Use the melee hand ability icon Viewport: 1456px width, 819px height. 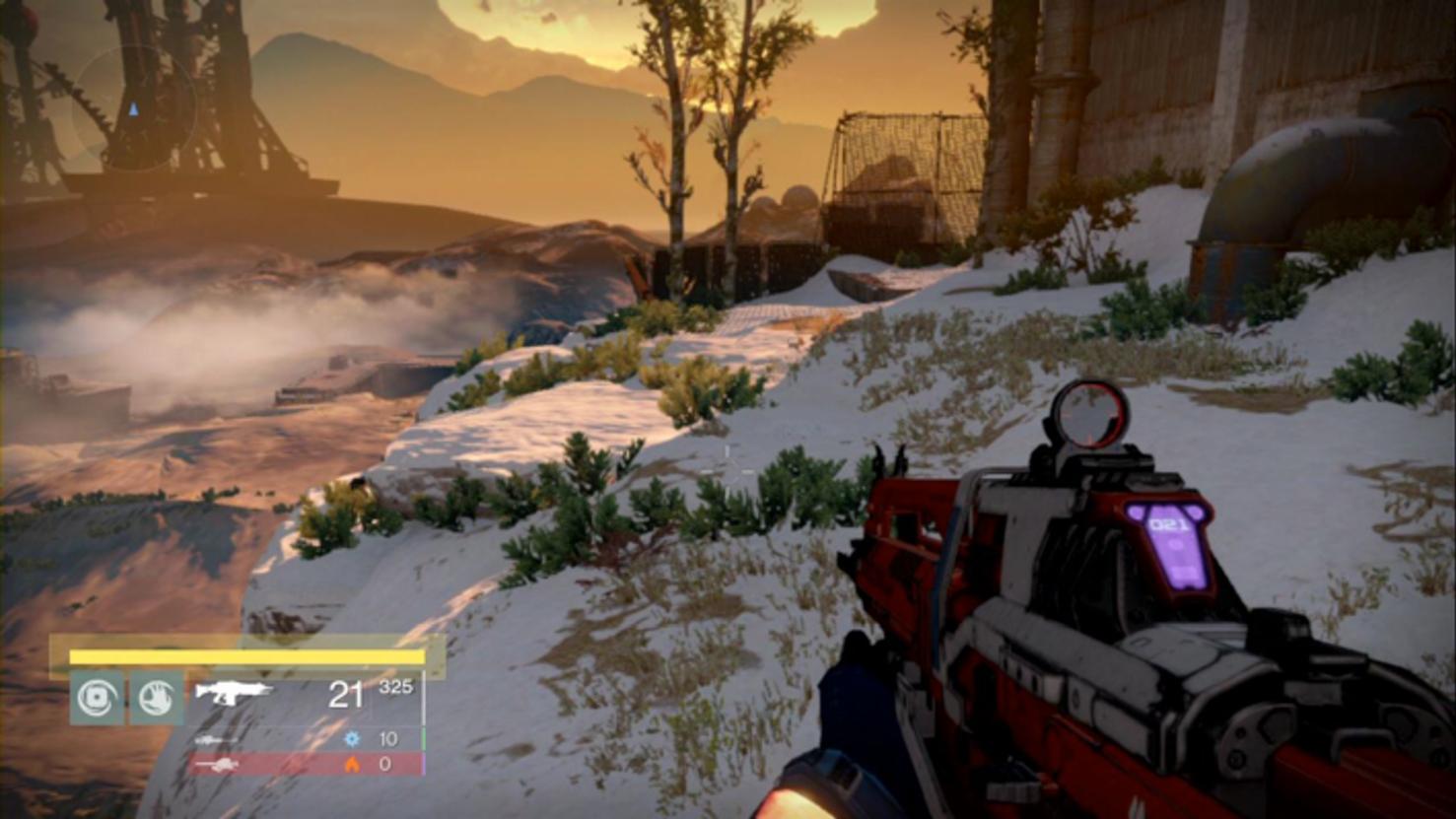pyautogui.click(x=157, y=698)
